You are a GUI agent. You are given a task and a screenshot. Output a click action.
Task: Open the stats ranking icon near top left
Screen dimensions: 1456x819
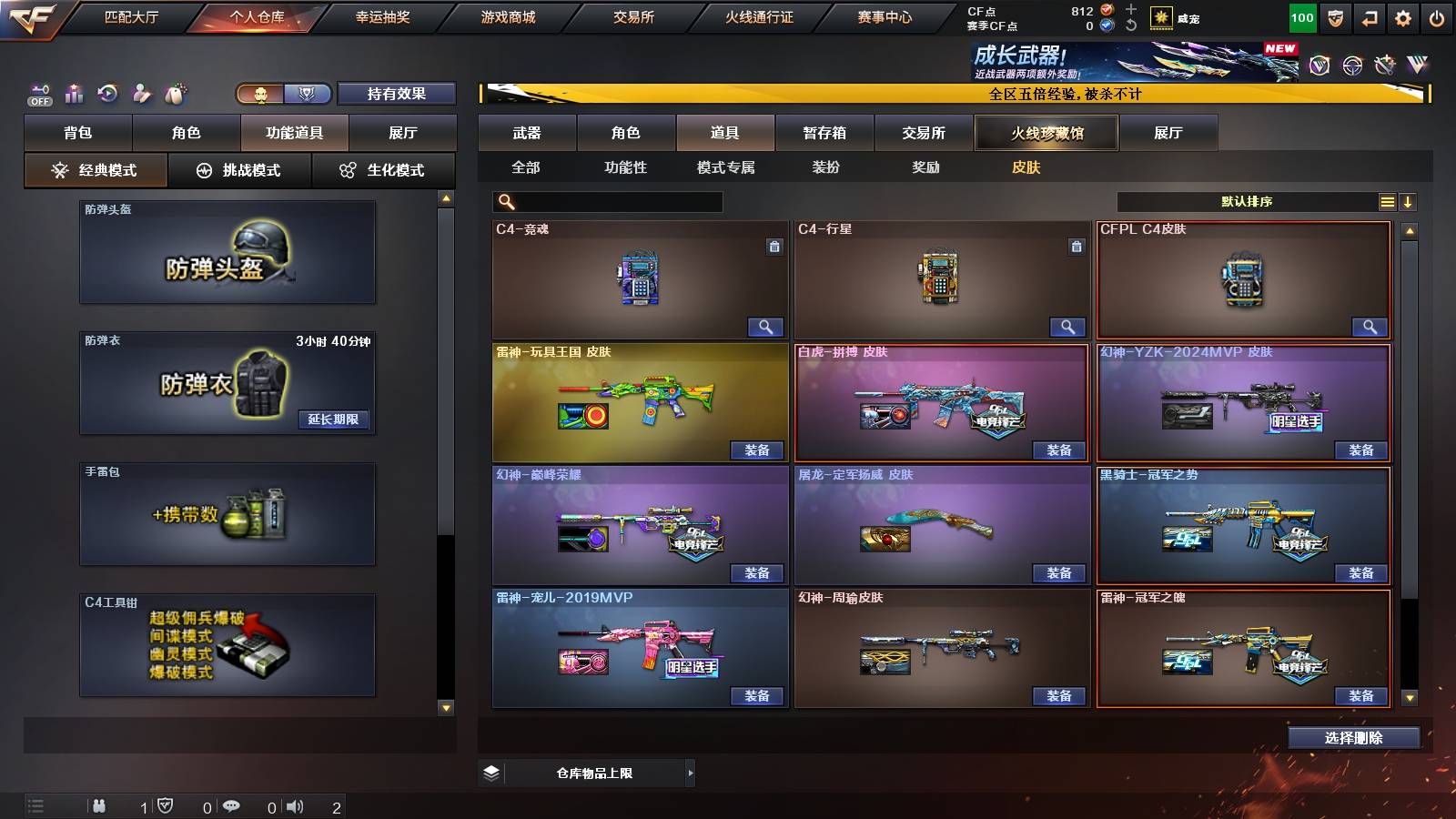click(x=75, y=94)
